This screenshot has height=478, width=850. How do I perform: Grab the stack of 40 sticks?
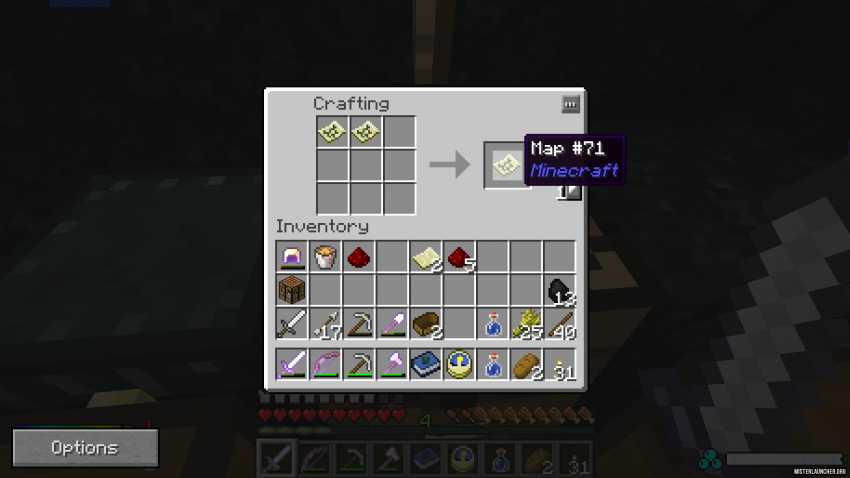[559, 324]
